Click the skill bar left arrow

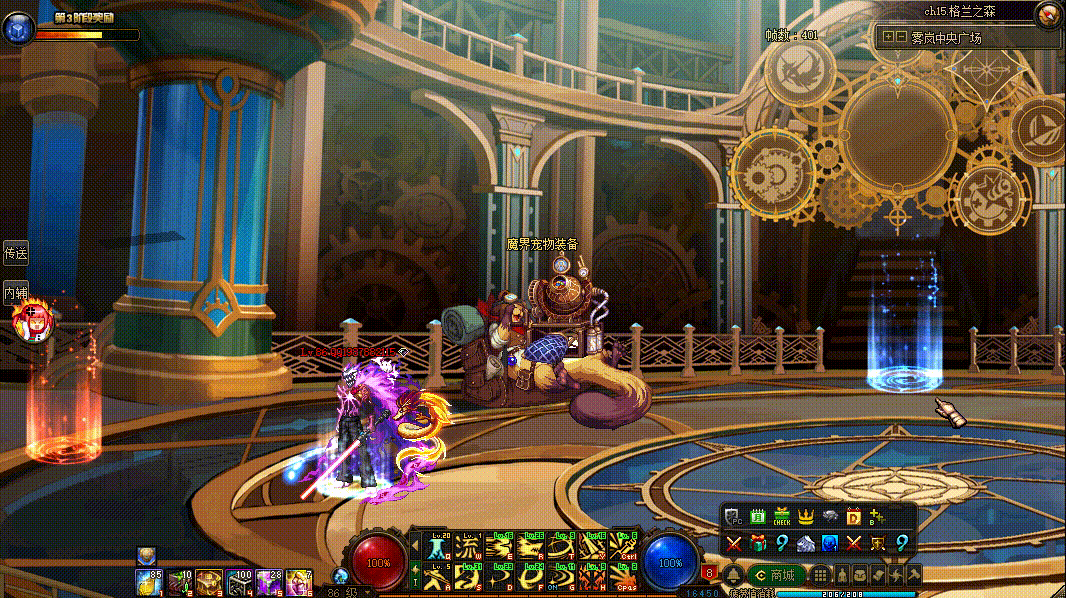click(415, 545)
